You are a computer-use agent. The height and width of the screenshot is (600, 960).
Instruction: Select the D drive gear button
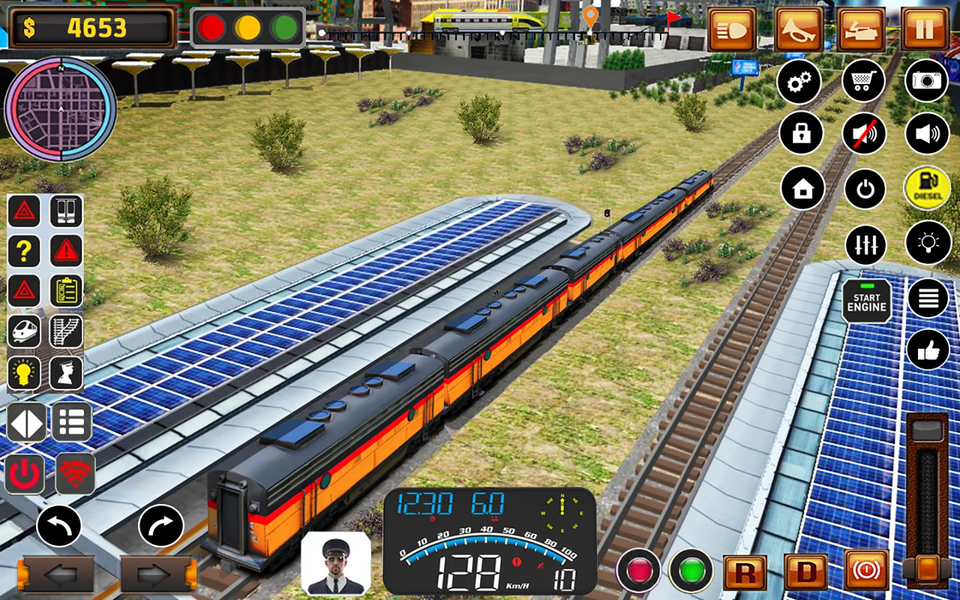tap(806, 572)
